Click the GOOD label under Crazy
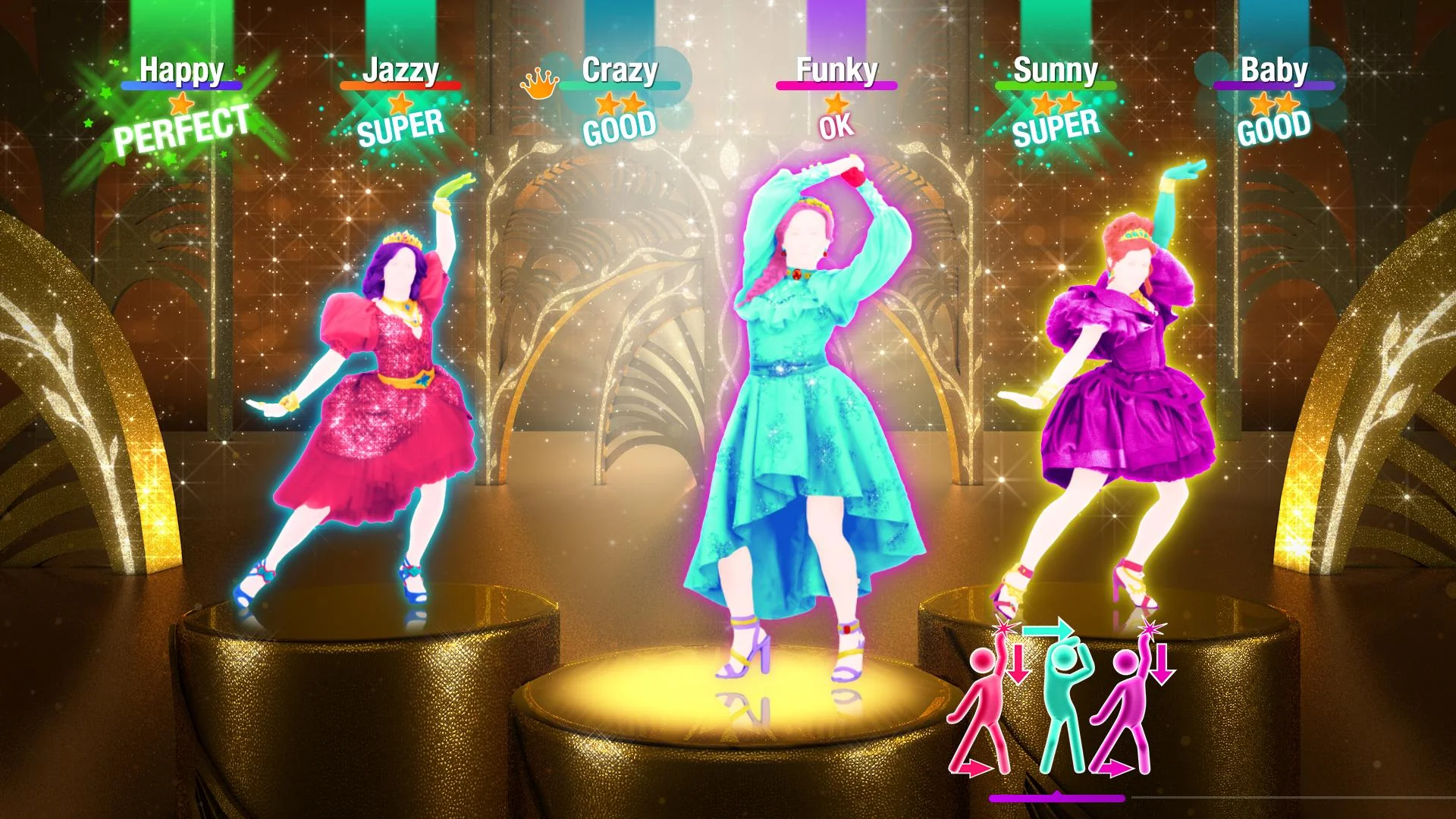Image resolution: width=1456 pixels, height=819 pixels. pyautogui.click(x=619, y=129)
